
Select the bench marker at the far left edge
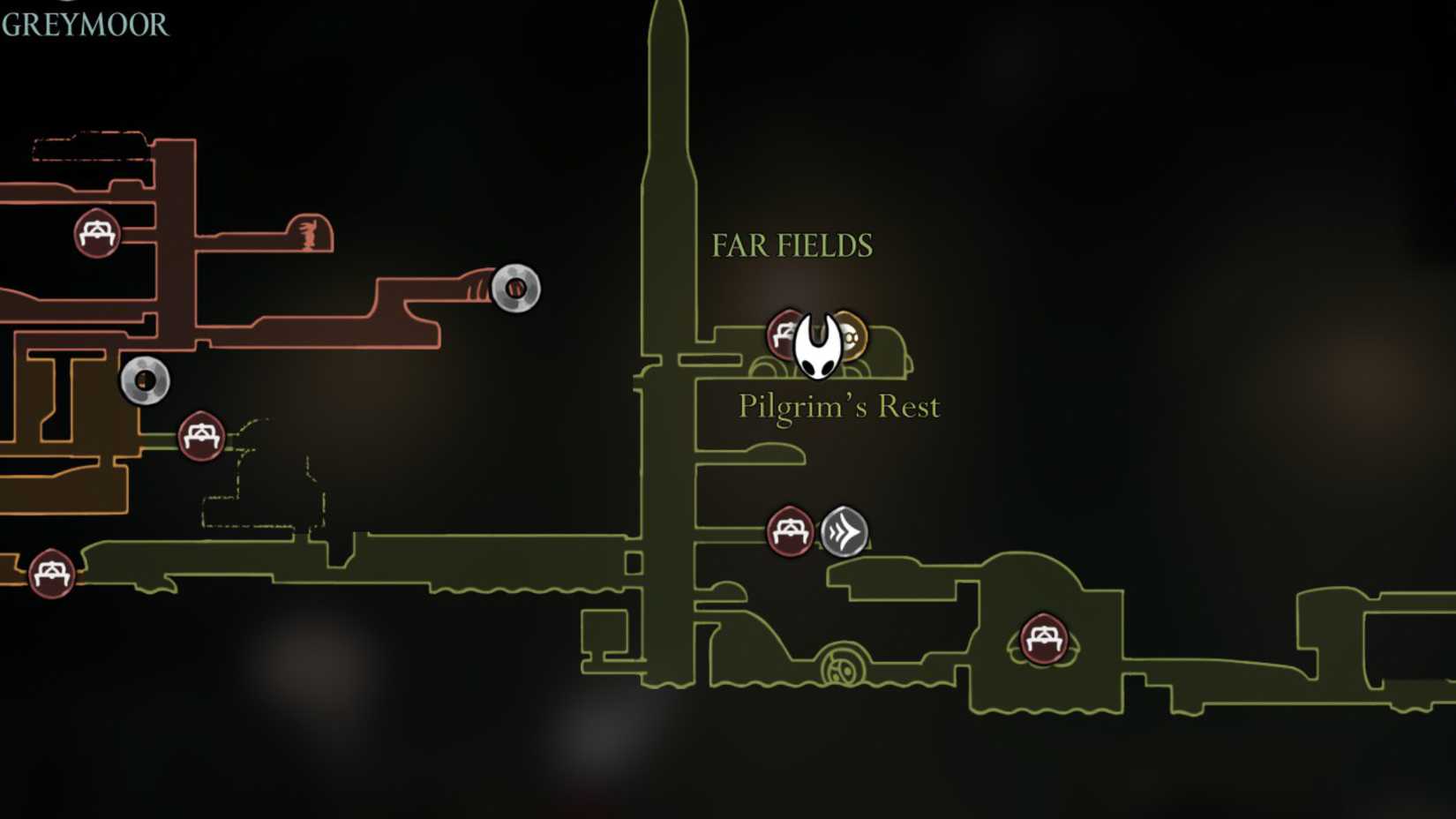(53, 574)
